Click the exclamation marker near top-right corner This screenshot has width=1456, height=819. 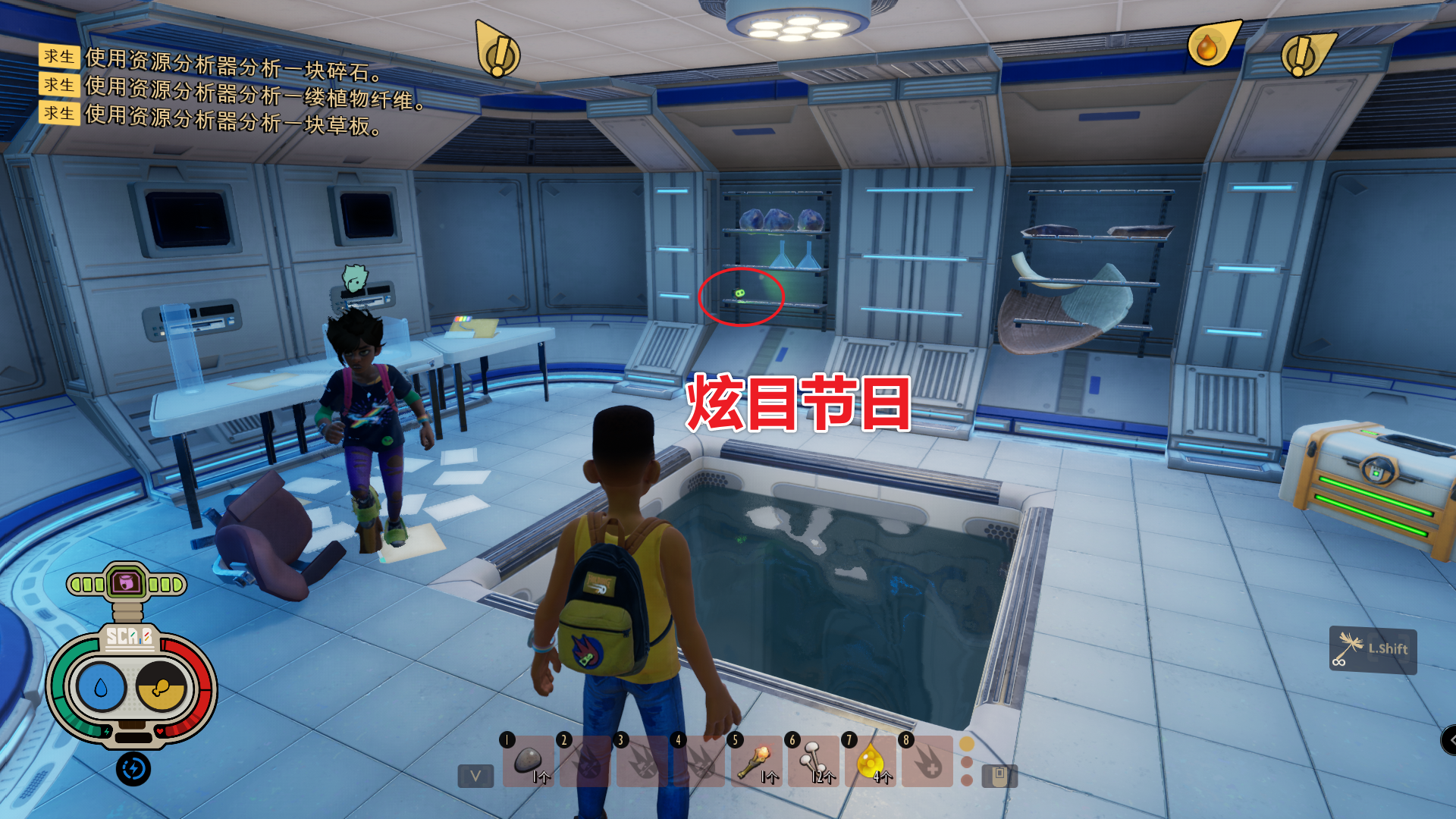pos(1301,55)
